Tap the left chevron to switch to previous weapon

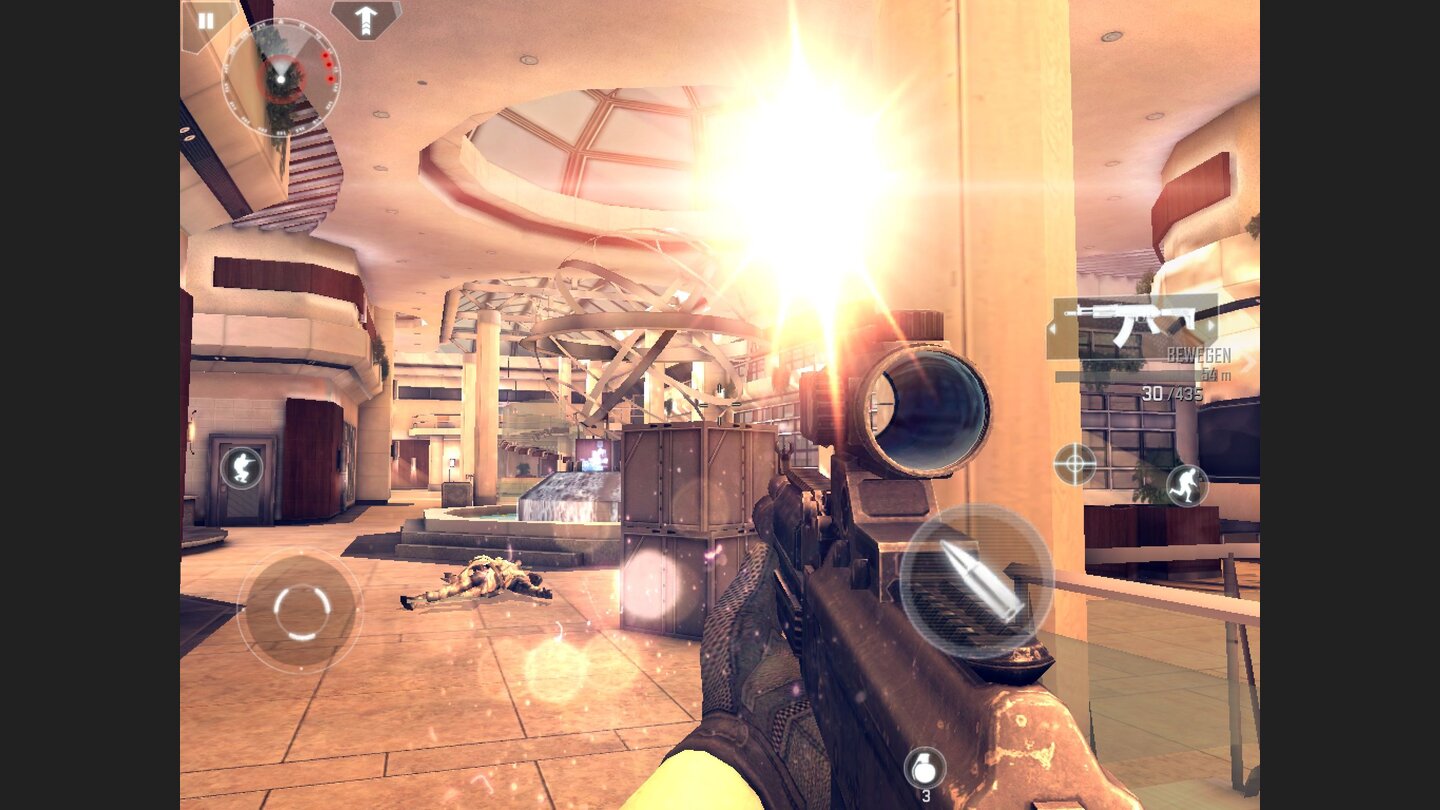(x=1053, y=327)
